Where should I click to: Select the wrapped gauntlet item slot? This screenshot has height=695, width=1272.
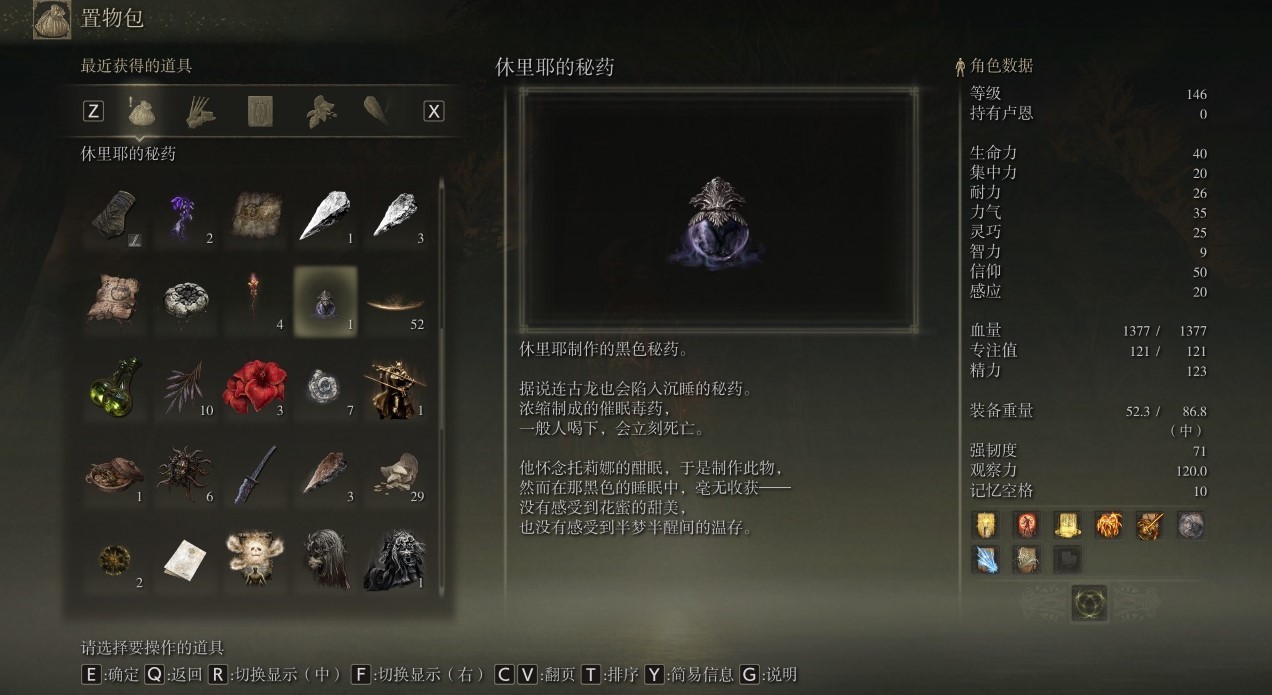click(x=115, y=216)
